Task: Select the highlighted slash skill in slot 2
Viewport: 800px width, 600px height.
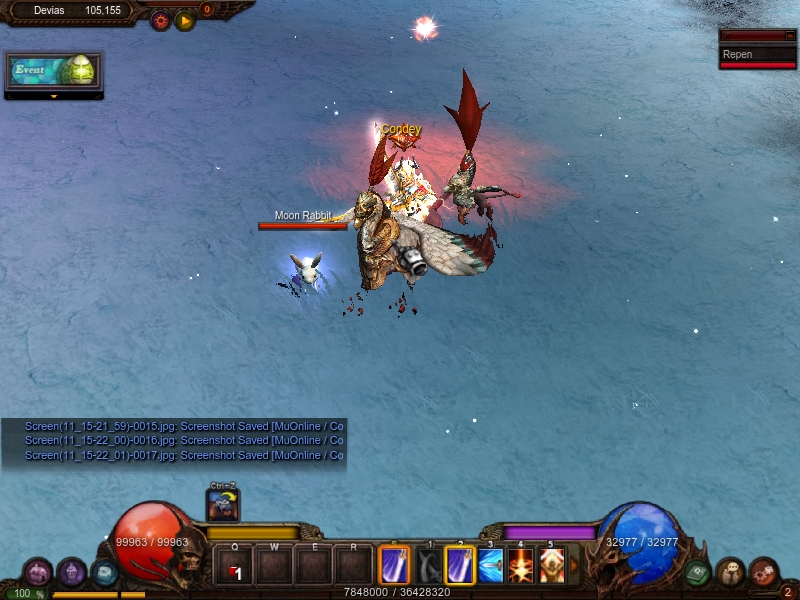Action: pyautogui.click(x=459, y=566)
